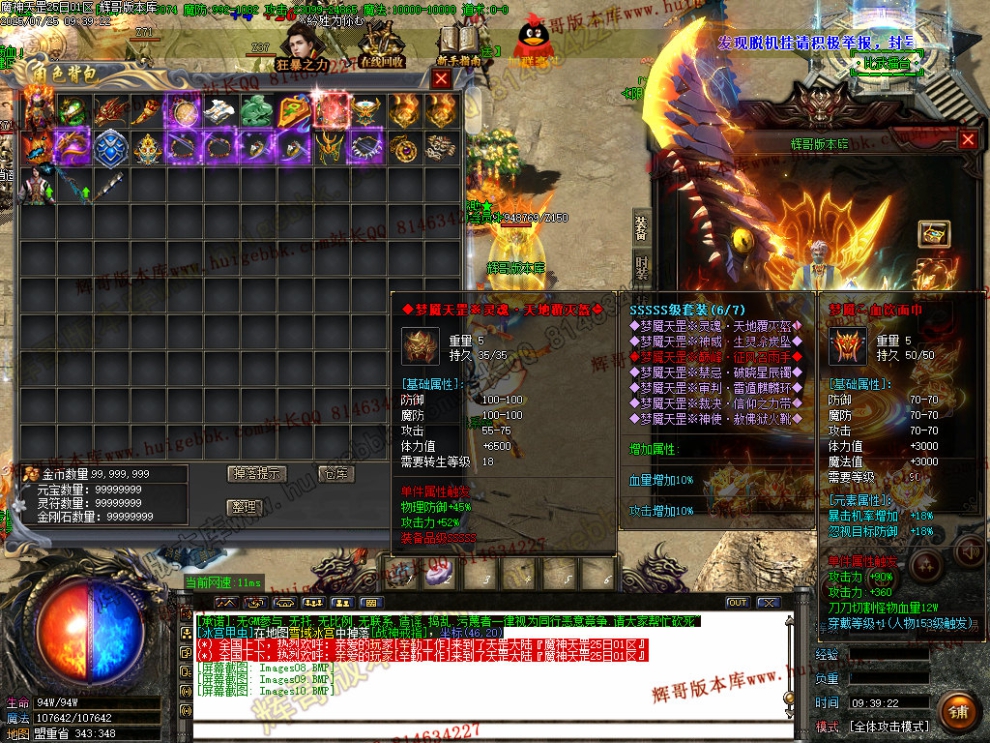Sort the bag with 整理 button
The image size is (990, 743).
(x=243, y=507)
